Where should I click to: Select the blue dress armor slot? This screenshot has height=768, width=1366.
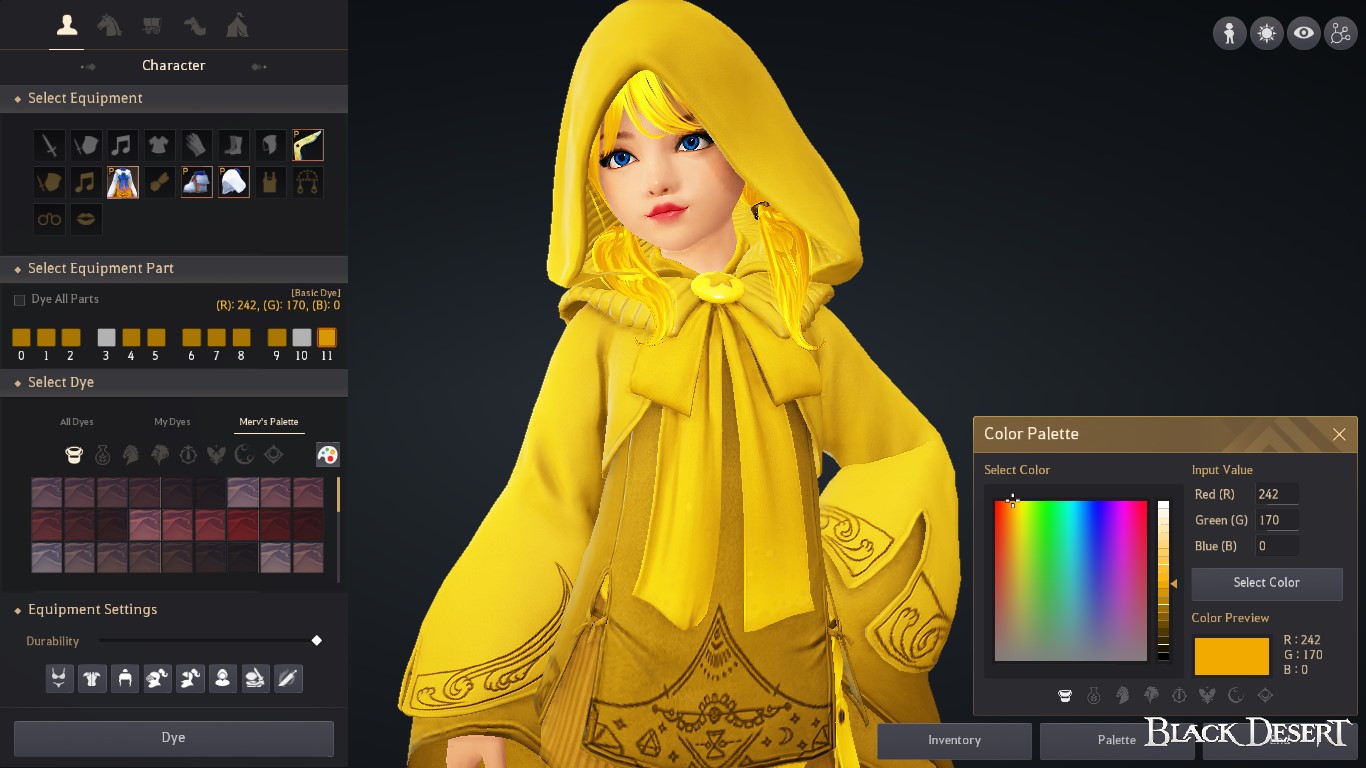(122, 181)
